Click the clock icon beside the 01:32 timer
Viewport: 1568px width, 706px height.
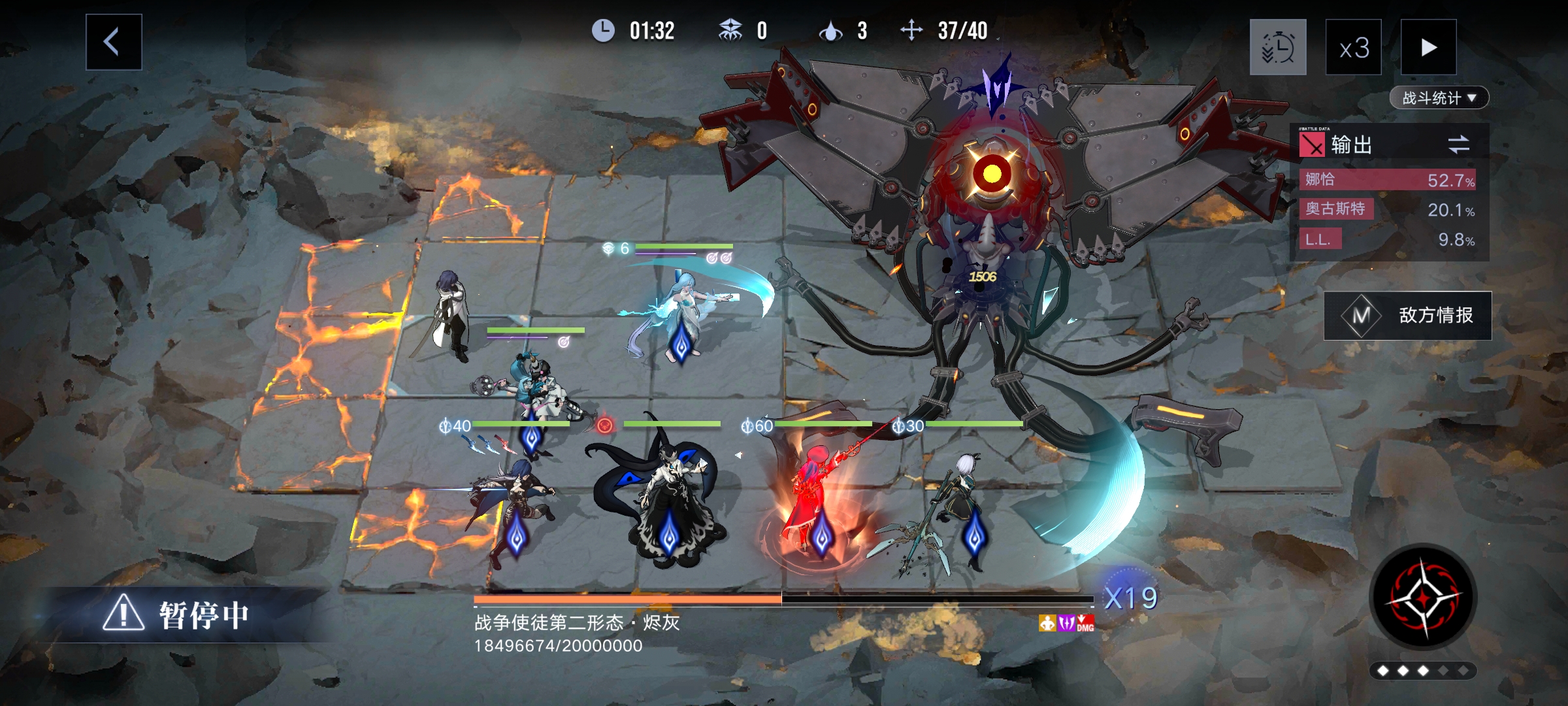(603, 29)
